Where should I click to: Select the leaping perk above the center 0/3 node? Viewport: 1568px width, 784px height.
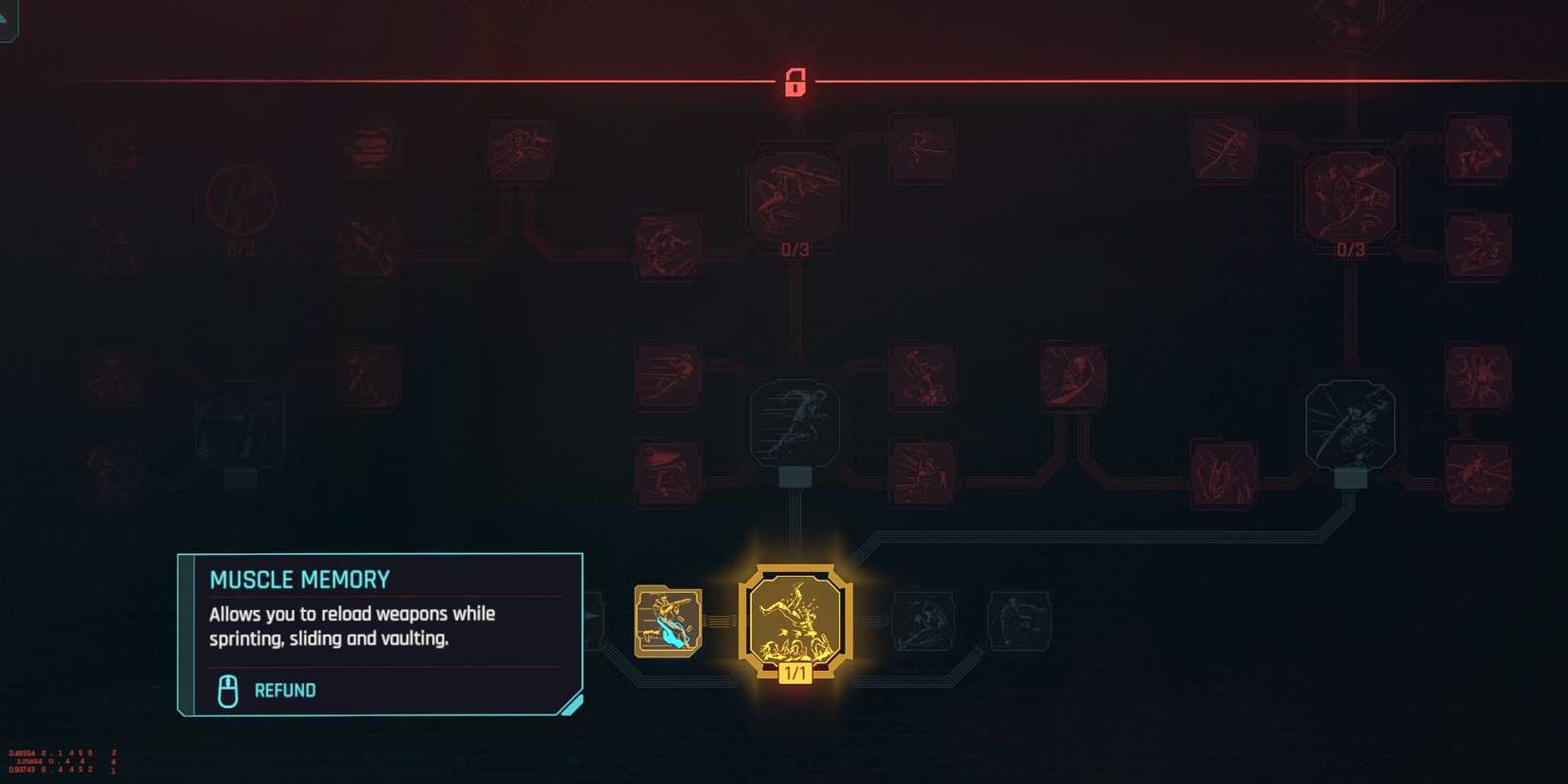(x=919, y=147)
